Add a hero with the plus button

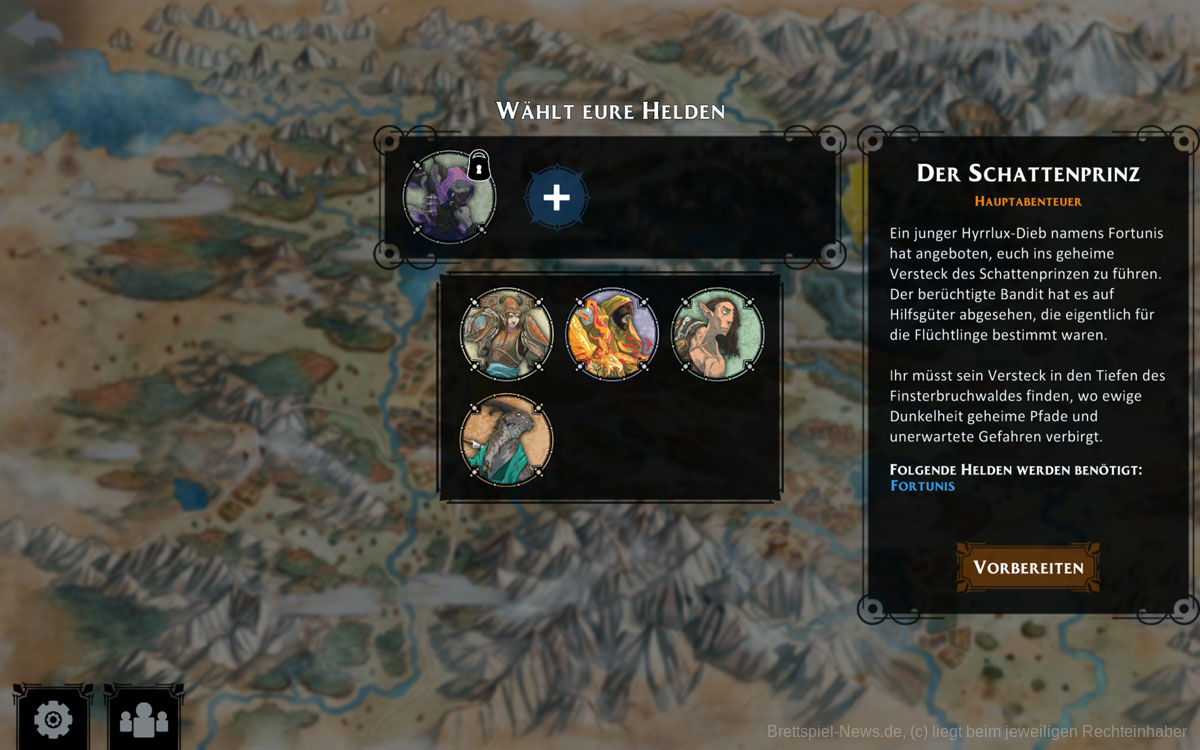[556, 197]
